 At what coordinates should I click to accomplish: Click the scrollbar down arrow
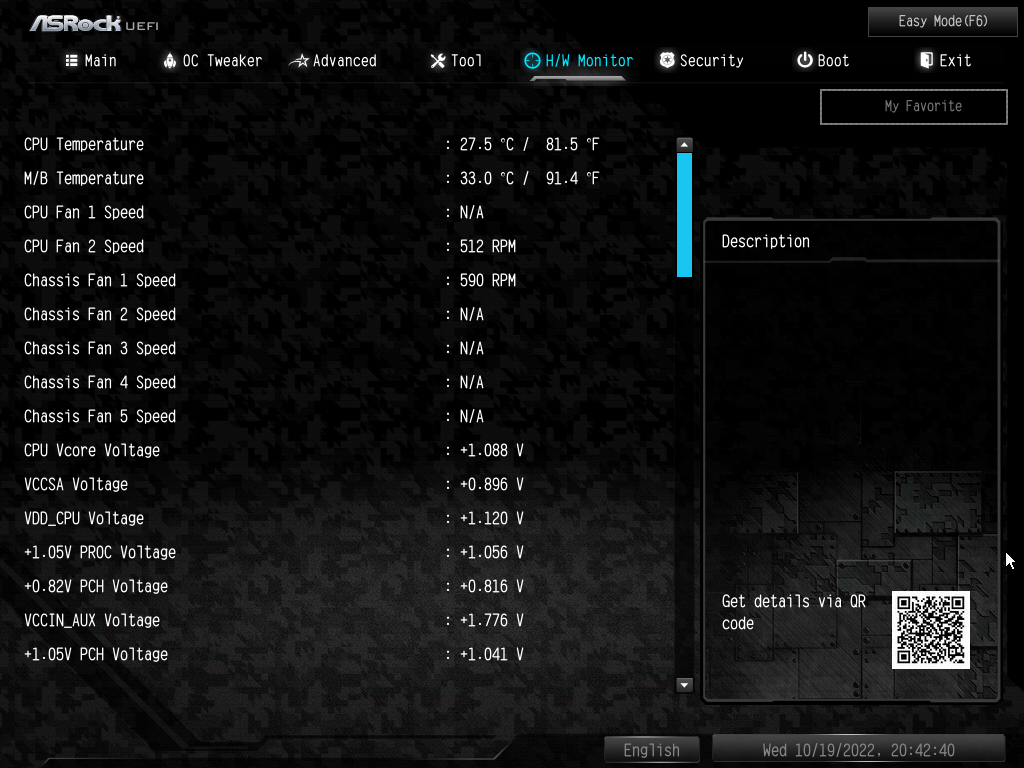(x=684, y=685)
